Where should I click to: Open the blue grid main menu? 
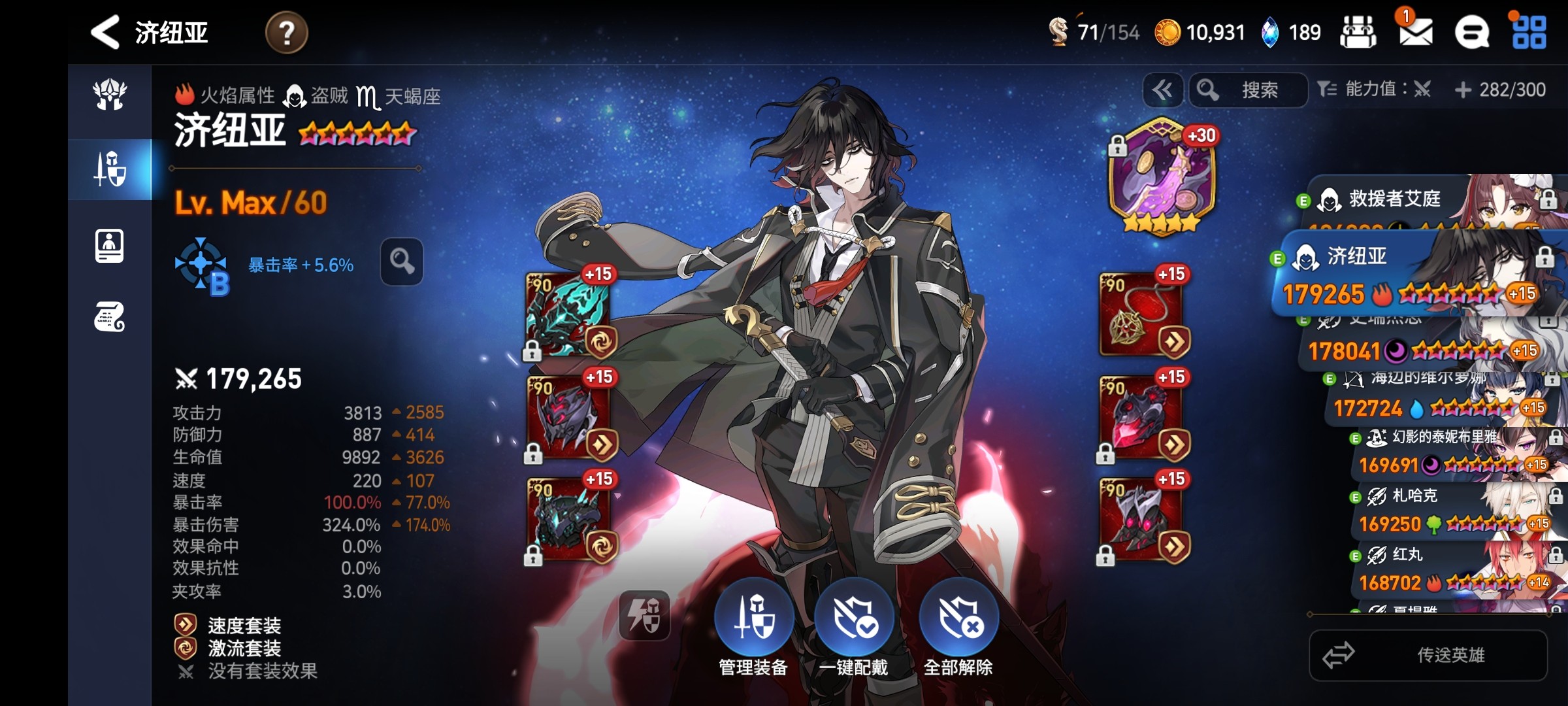[1529, 33]
